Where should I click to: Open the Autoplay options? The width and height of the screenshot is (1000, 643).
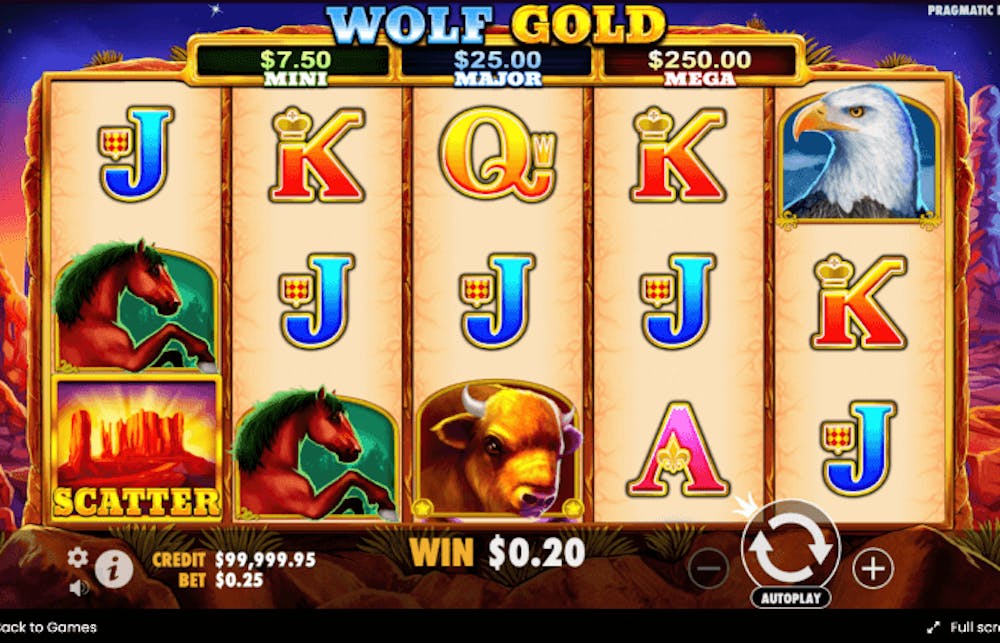[790, 599]
